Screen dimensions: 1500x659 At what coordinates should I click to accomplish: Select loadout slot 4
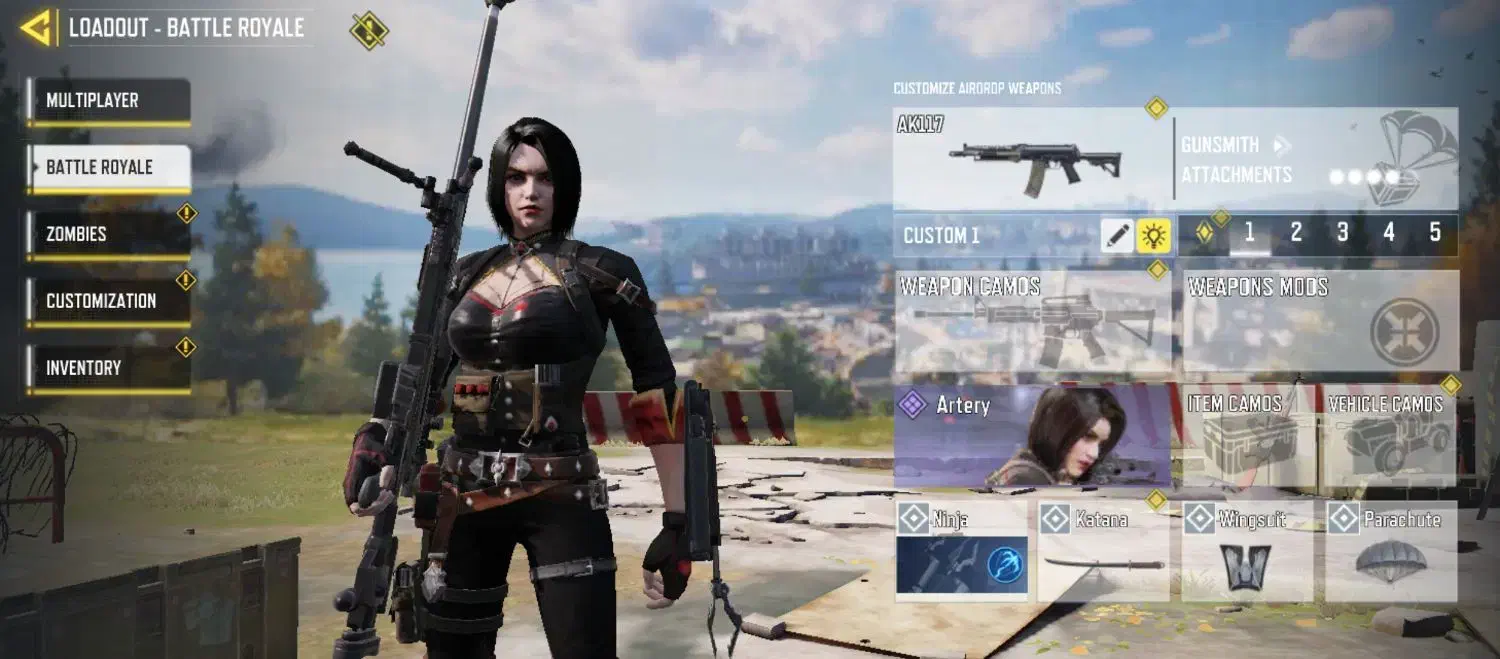(x=1389, y=234)
